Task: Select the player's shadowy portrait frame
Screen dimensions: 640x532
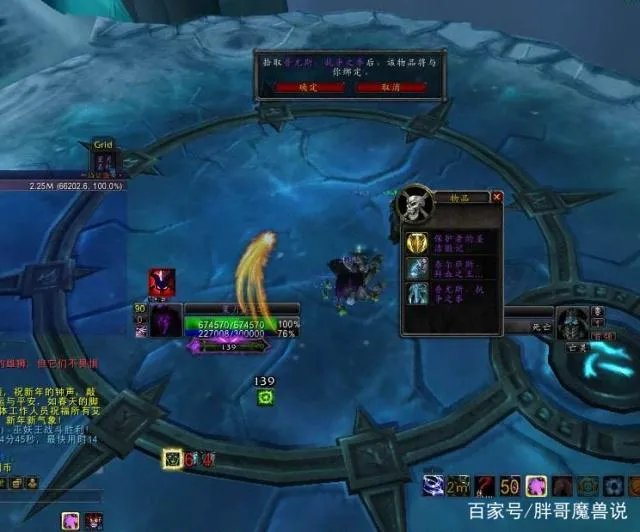Action: (x=165, y=321)
